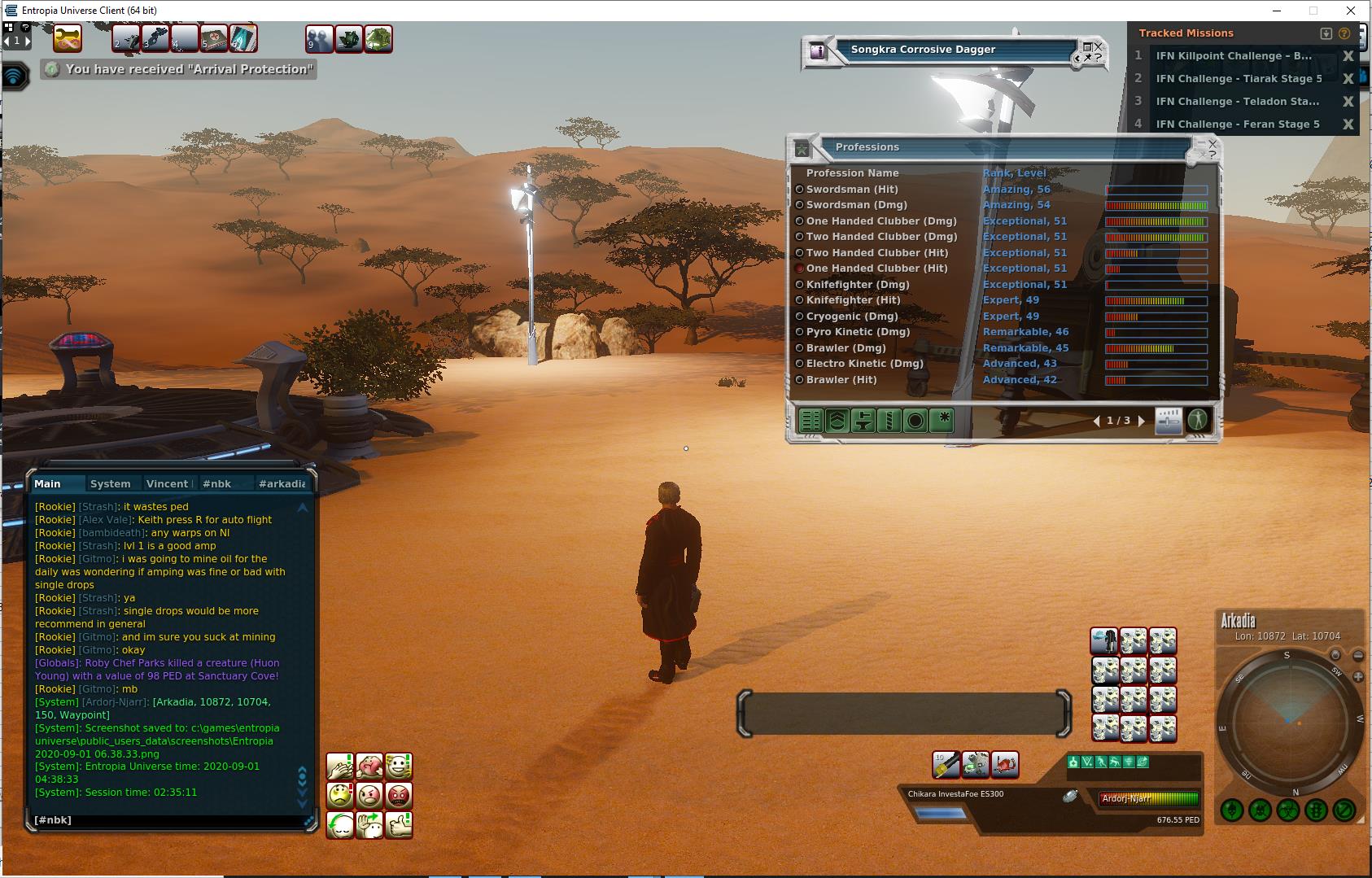Switch to the System chat tab

point(111,483)
